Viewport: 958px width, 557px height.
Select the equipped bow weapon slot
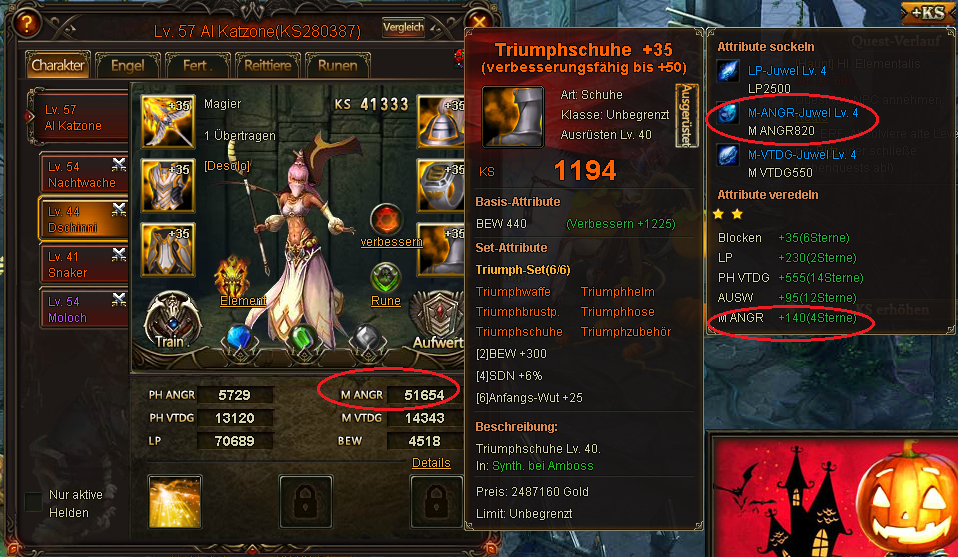[x=167, y=121]
